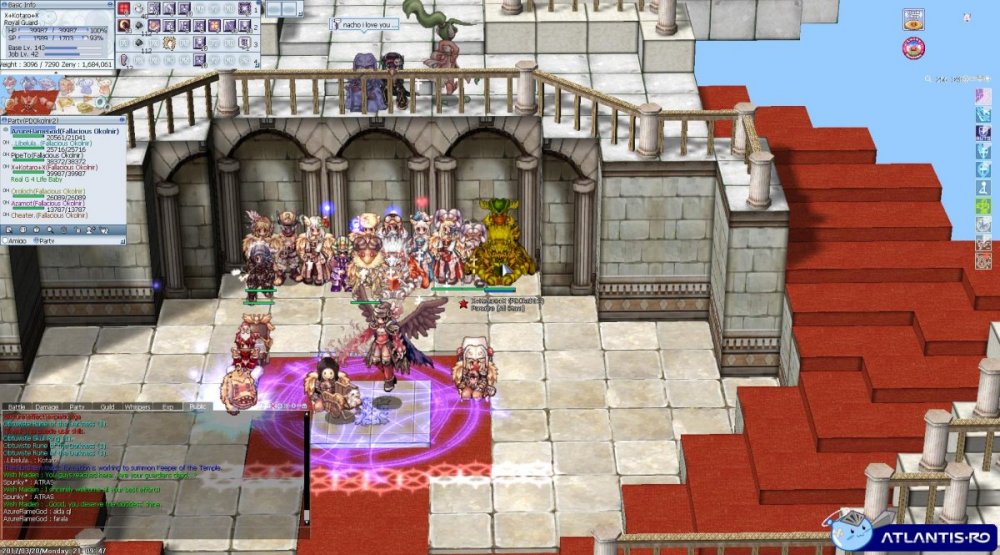
Task: Click the Basic Info title bar
Action: pos(50,4)
